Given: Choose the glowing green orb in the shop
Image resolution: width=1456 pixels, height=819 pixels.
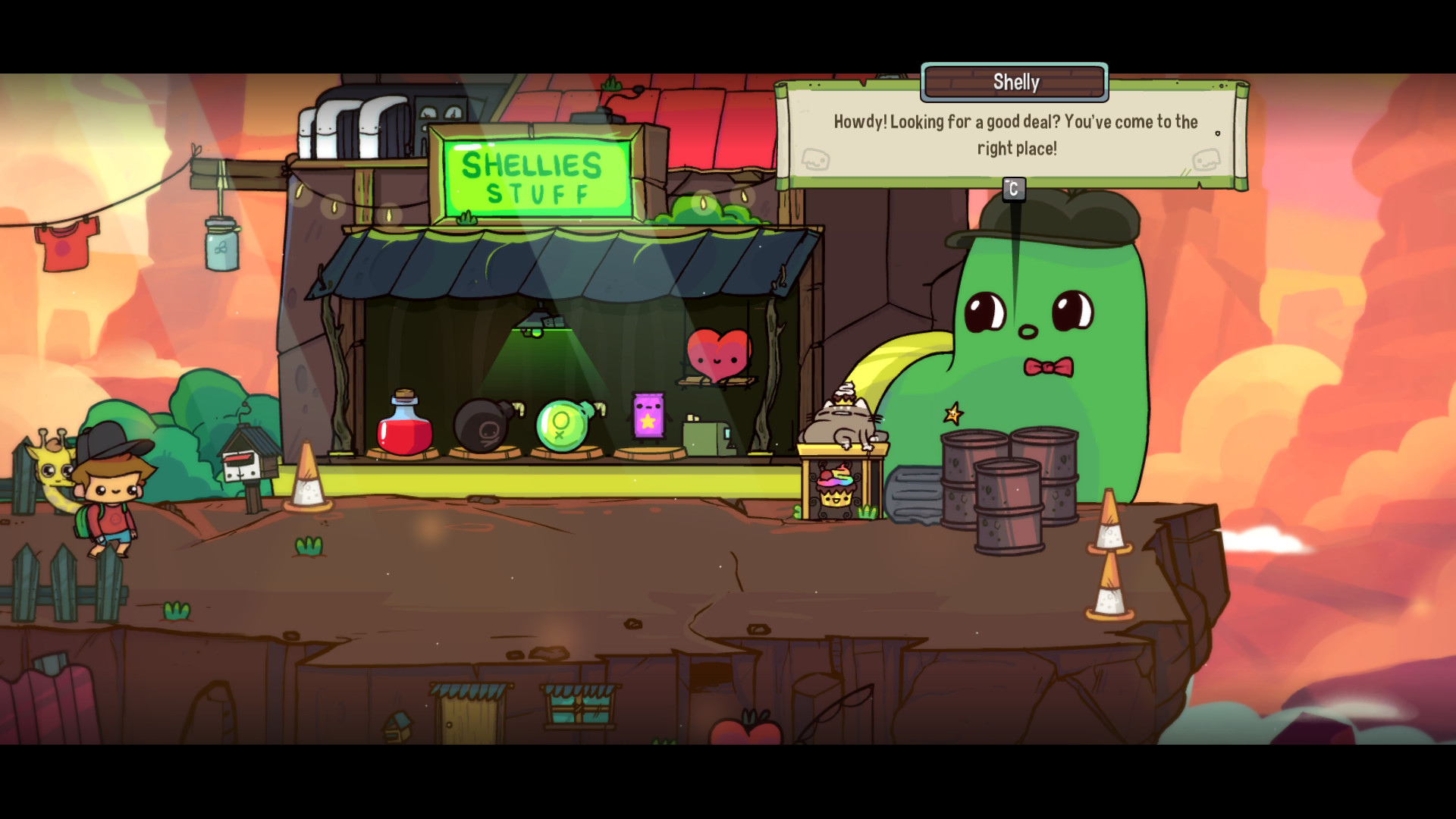Looking at the screenshot, I should point(563,425).
